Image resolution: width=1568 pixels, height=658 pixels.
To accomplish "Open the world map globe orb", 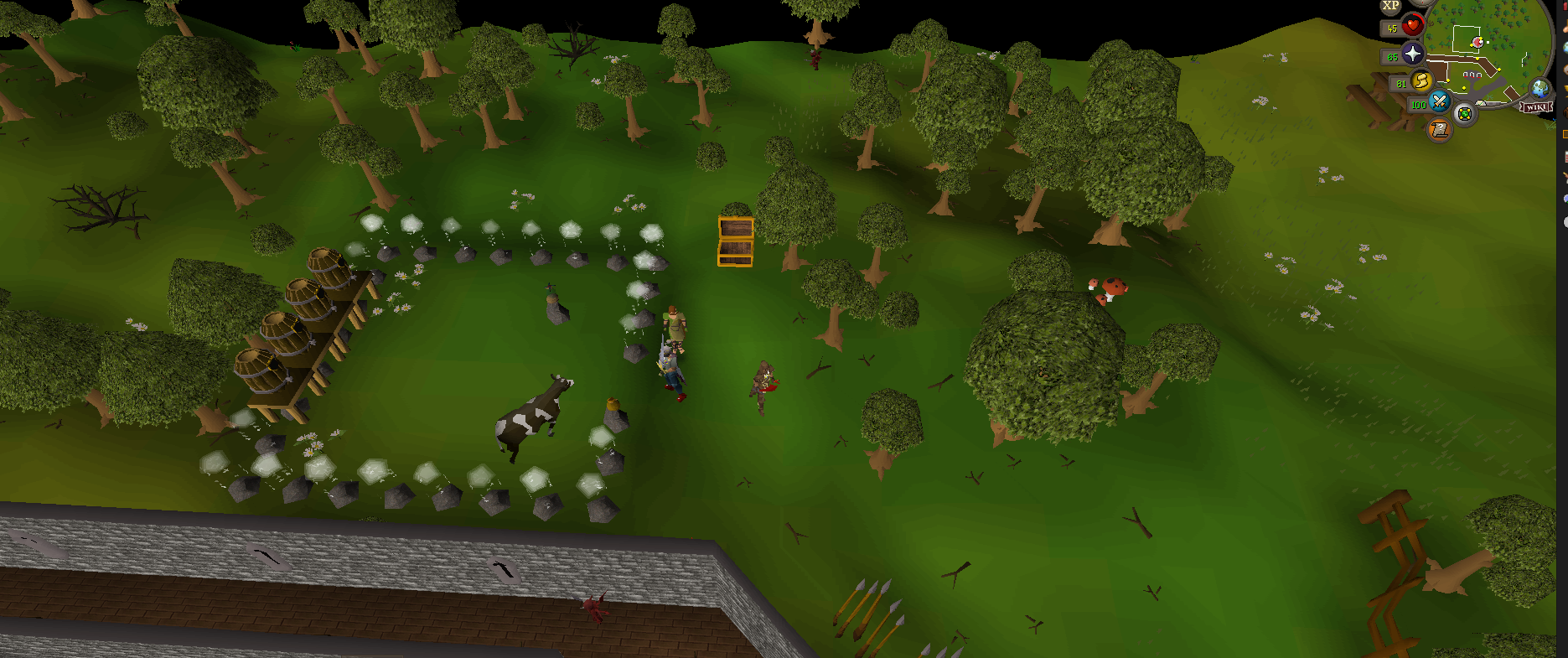I will click(1540, 89).
